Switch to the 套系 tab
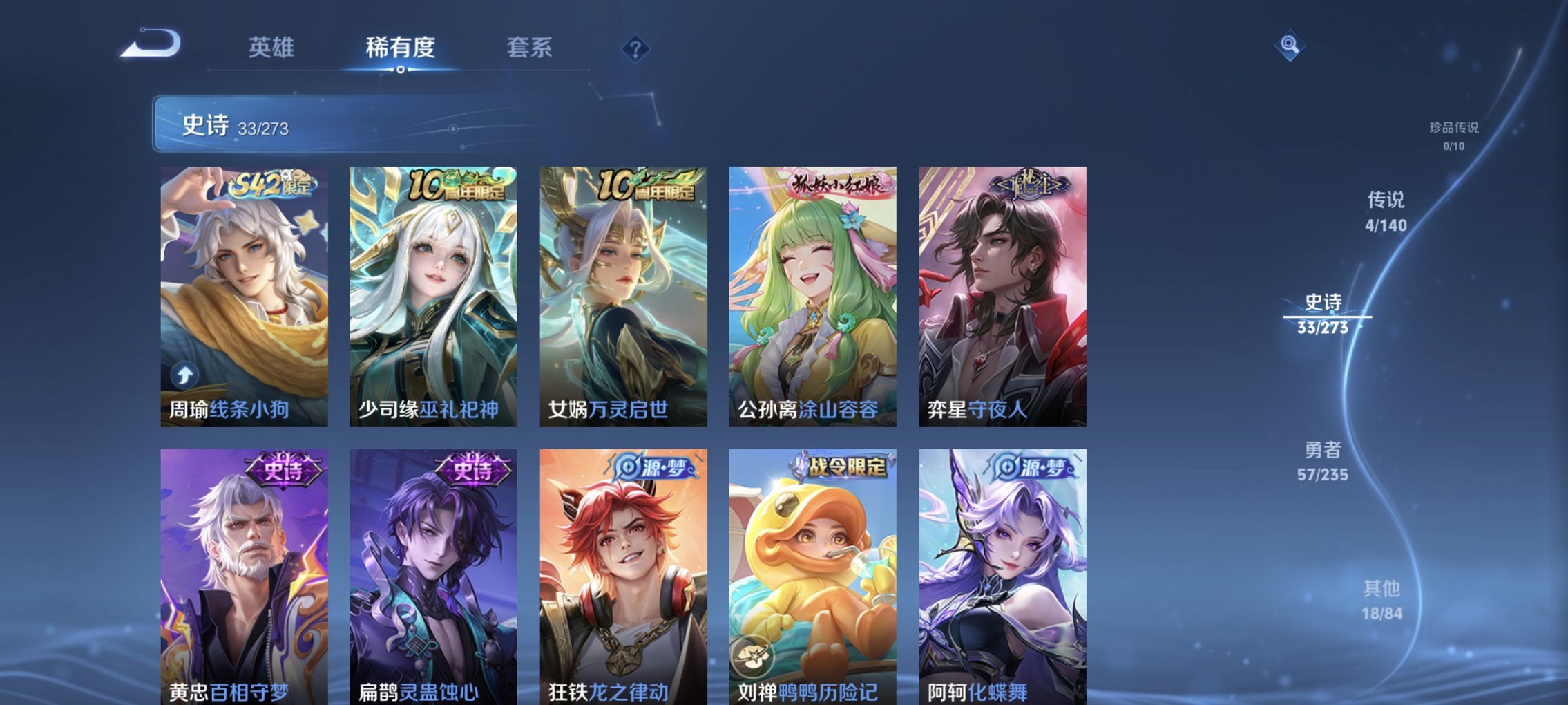 coord(528,47)
